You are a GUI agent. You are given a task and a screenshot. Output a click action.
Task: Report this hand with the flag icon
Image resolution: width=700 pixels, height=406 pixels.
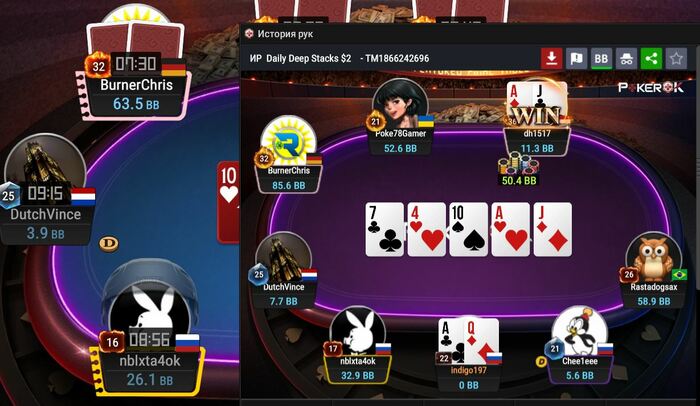point(576,59)
